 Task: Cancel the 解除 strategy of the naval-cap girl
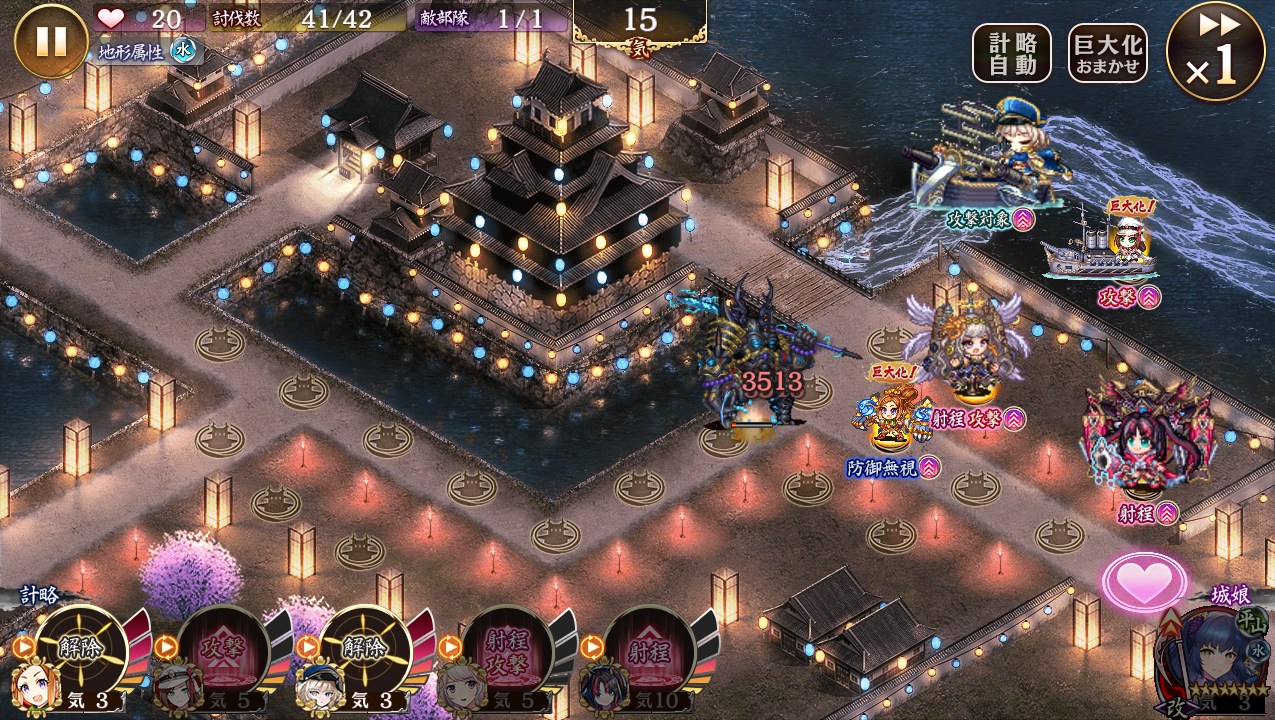coord(365,652)
